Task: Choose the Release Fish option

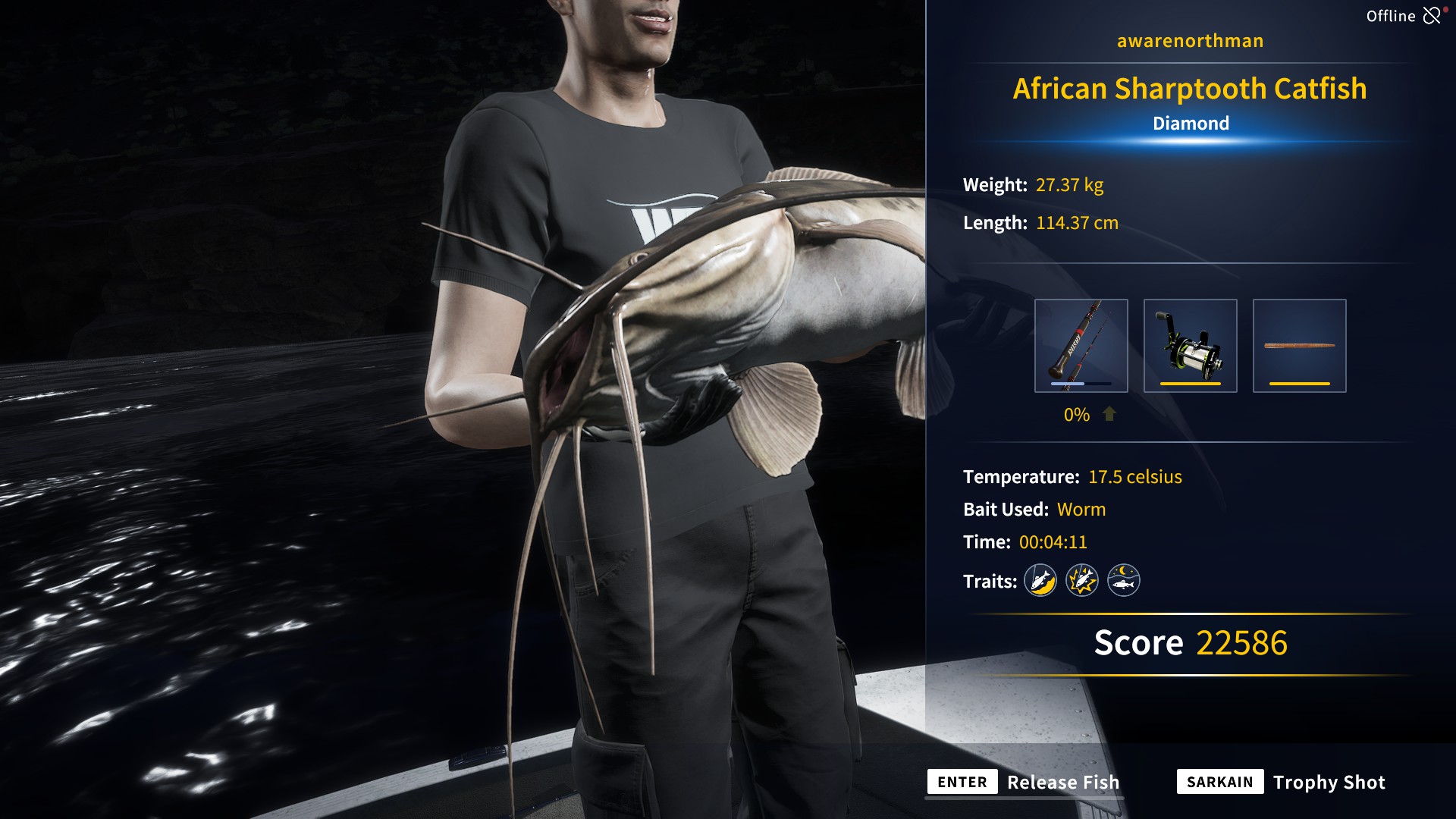Action: coord(1024,782)
